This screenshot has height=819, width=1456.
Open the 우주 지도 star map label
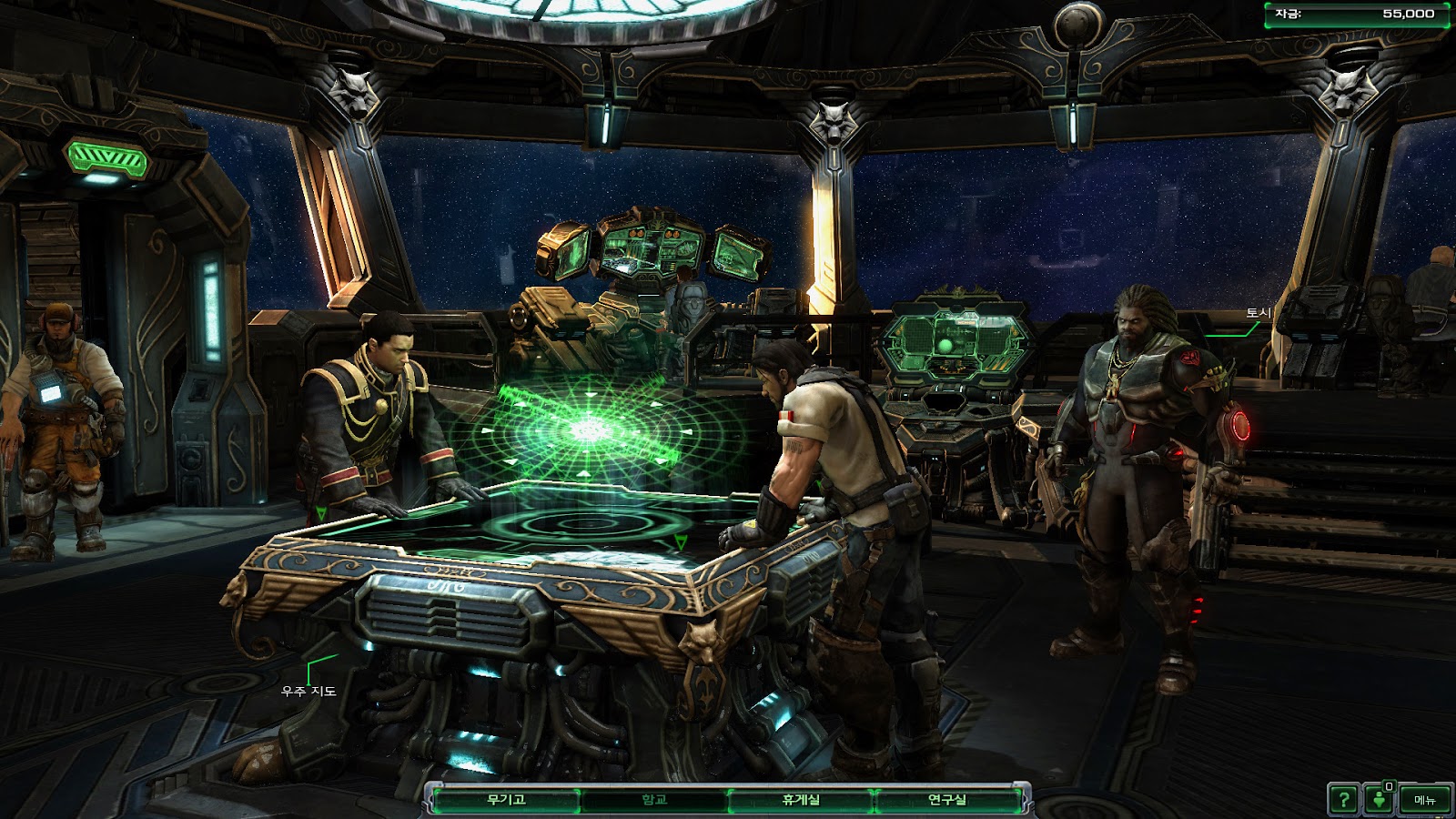click(x=308, y=692)
